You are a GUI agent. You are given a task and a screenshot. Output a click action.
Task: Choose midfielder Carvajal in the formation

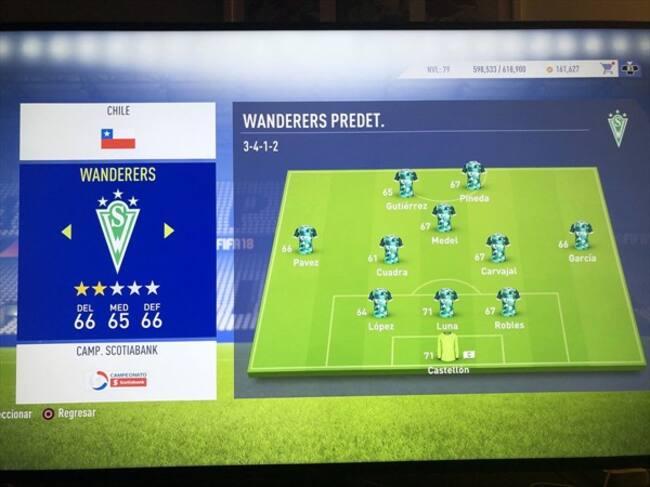point(497,248)
